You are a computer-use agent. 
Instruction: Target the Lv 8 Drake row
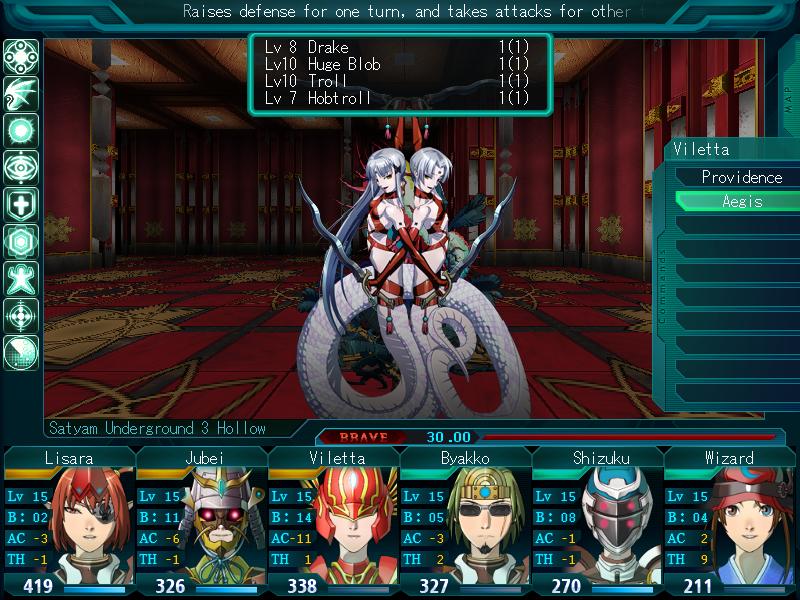click(x=398, y=48)
